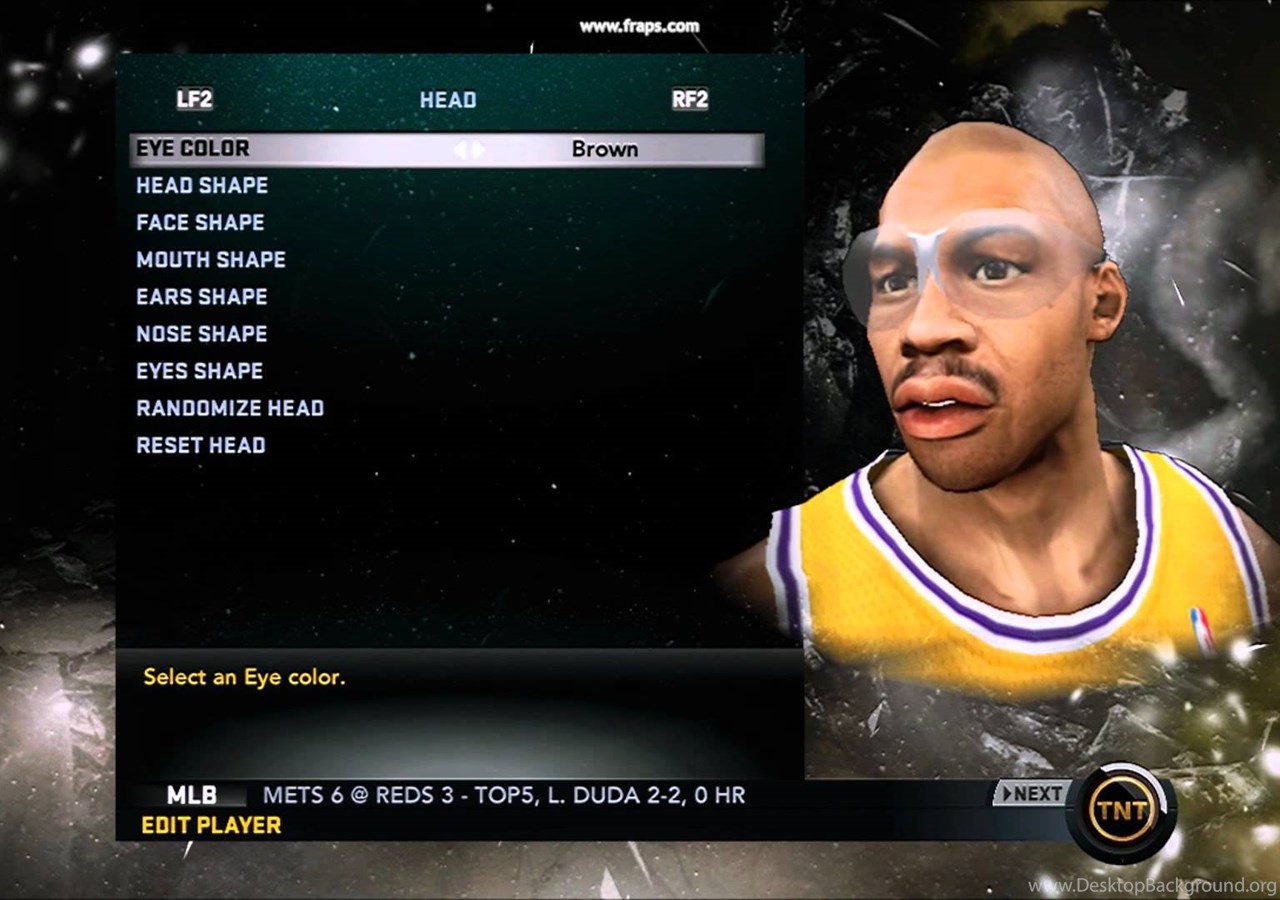Image resolution: width=1280 pixels, height=900 pixels.
Task: Click Randomize Head
Action: (x=230, y=408)
